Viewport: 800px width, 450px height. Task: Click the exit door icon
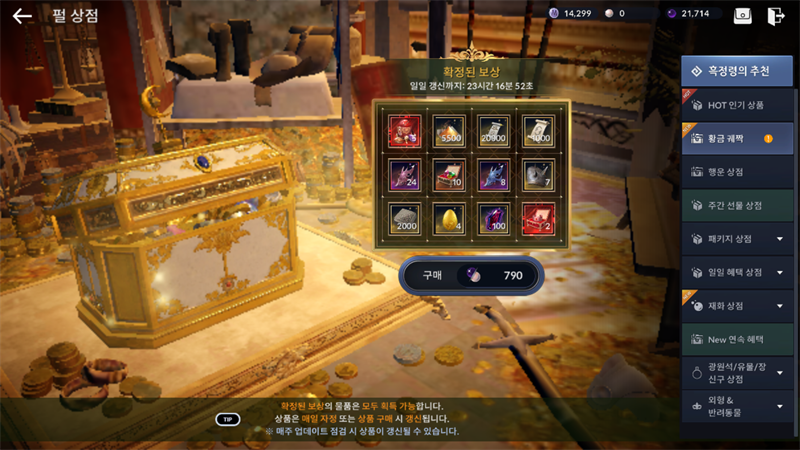tap(775, 15)
